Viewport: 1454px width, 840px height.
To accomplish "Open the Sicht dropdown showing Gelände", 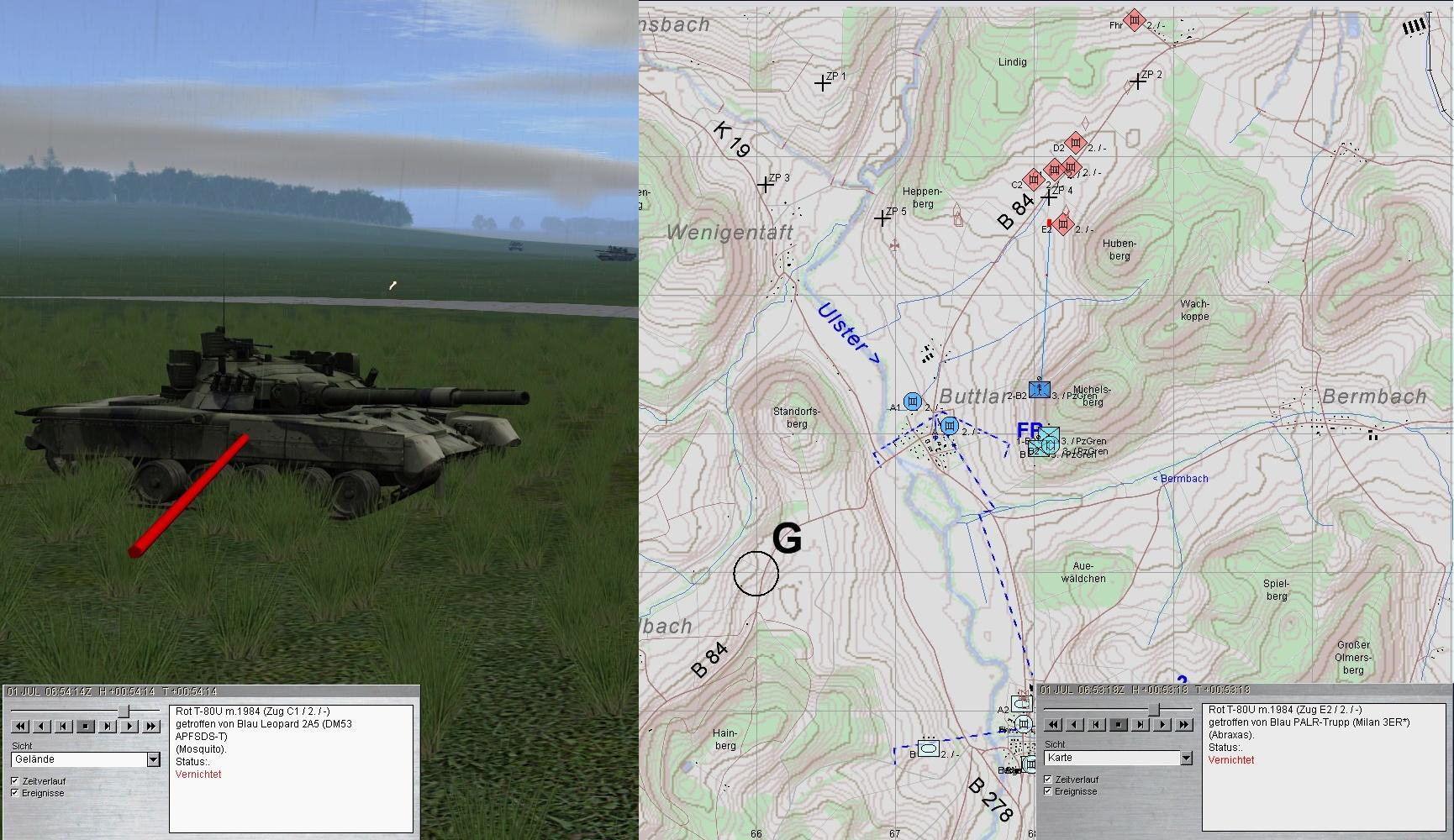I will tap(153, 759).
